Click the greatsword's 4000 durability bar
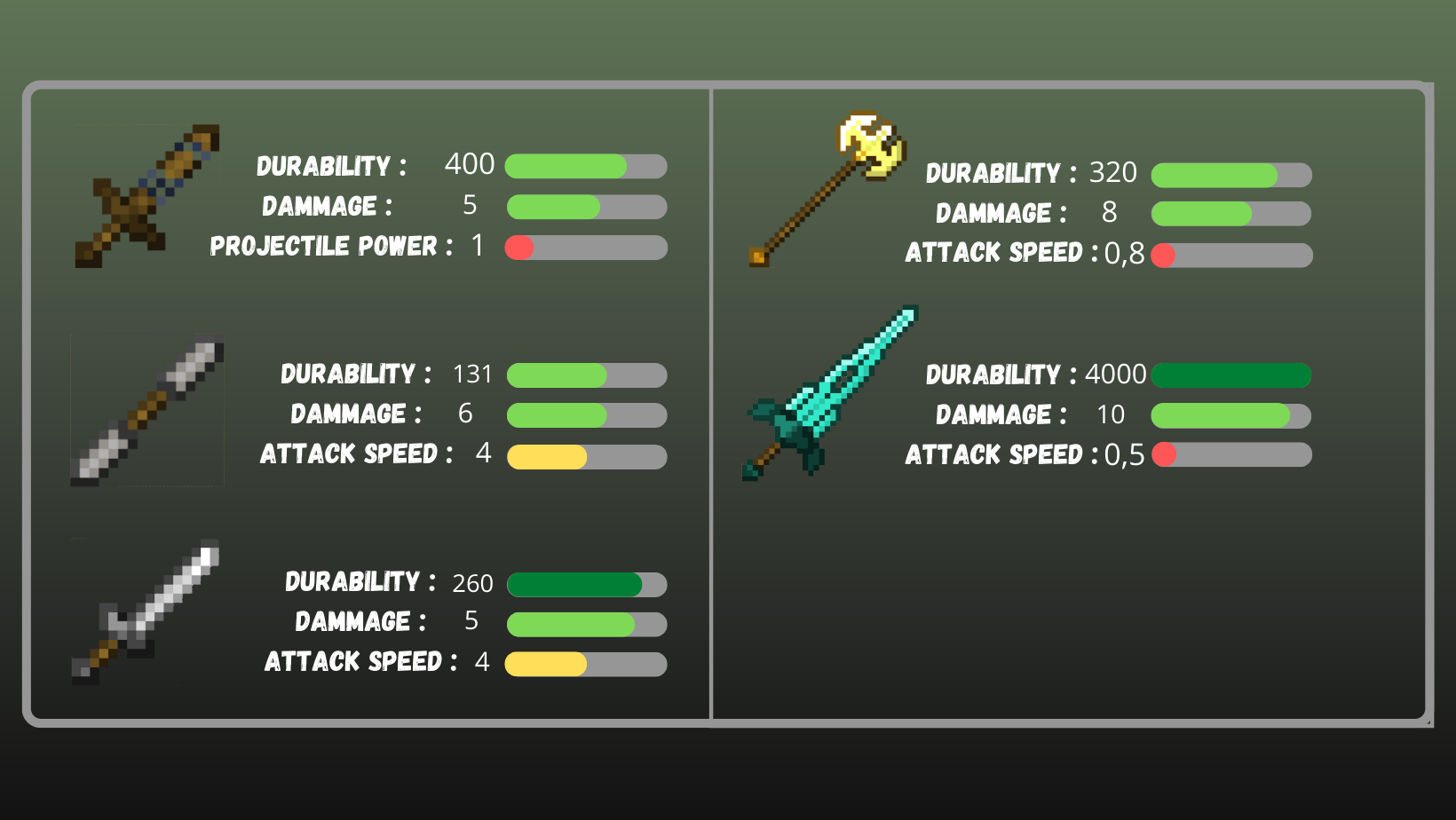The height and width of the screenshot is (820, 1456). [x=1230, y=375]
